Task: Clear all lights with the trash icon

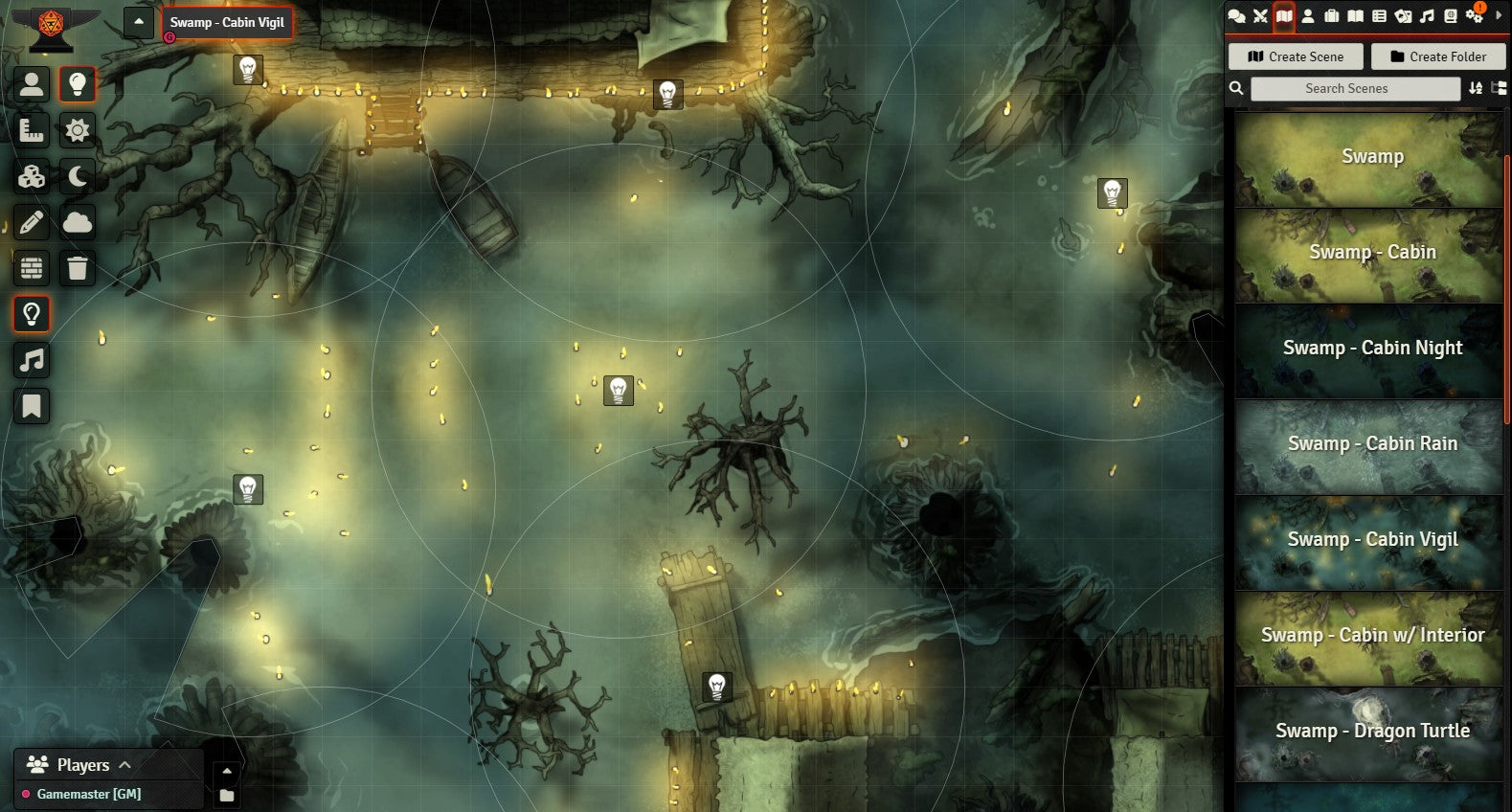Action: (78, 268)
